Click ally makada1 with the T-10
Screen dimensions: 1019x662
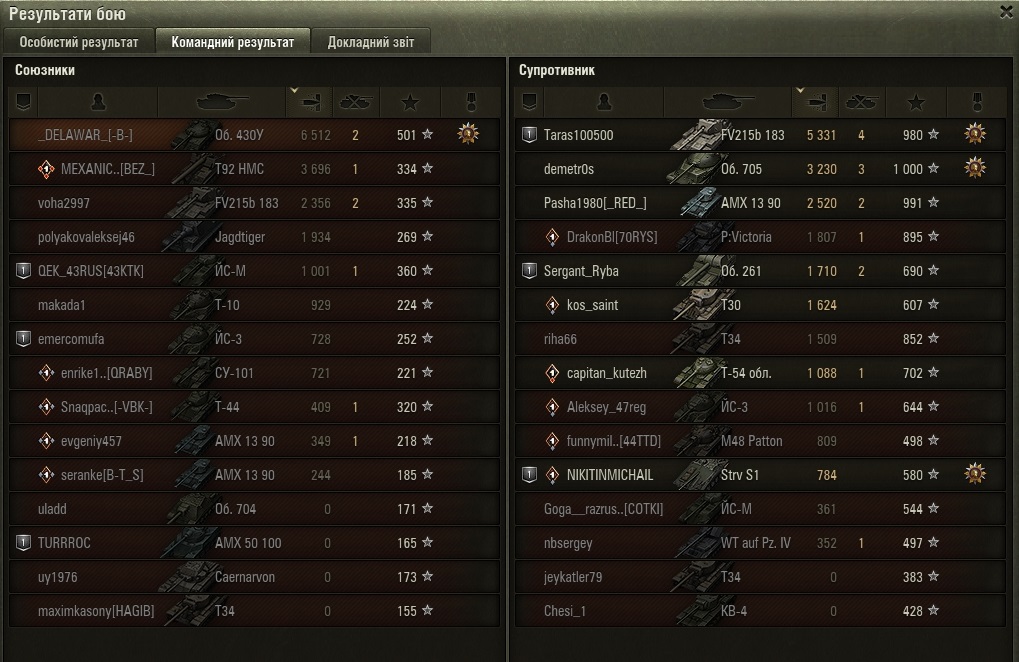point(62,305)
